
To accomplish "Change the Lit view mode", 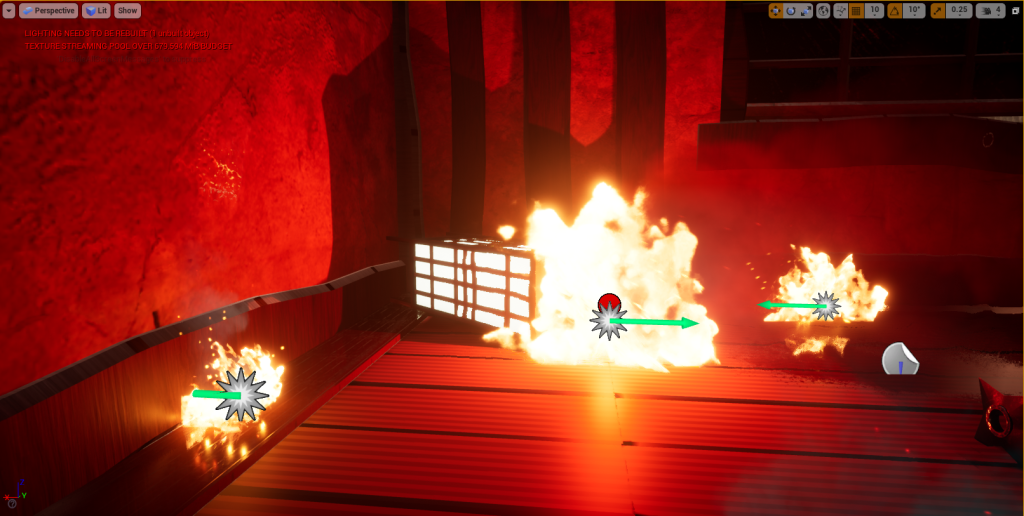I will point(97,10).
